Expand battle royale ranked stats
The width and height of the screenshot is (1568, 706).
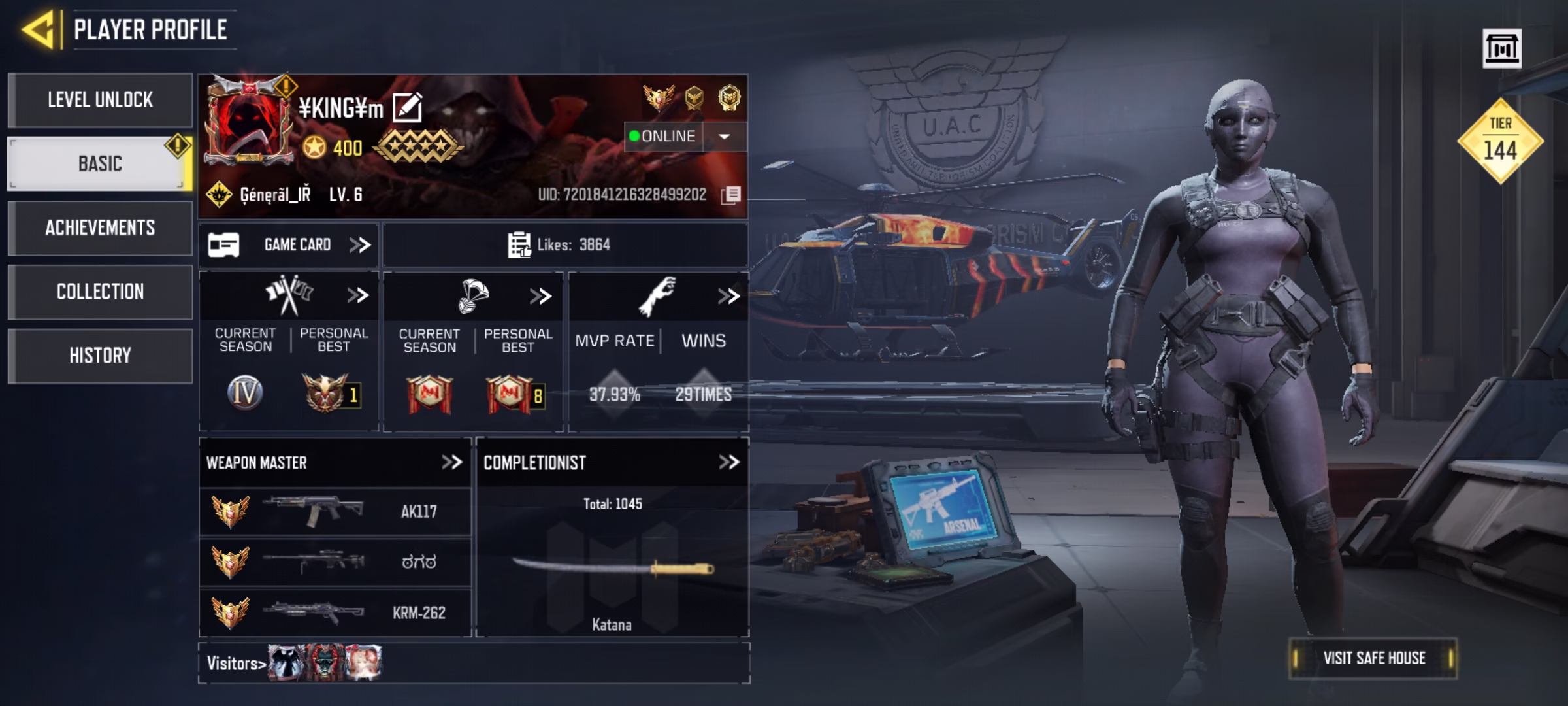pos(540,296)
